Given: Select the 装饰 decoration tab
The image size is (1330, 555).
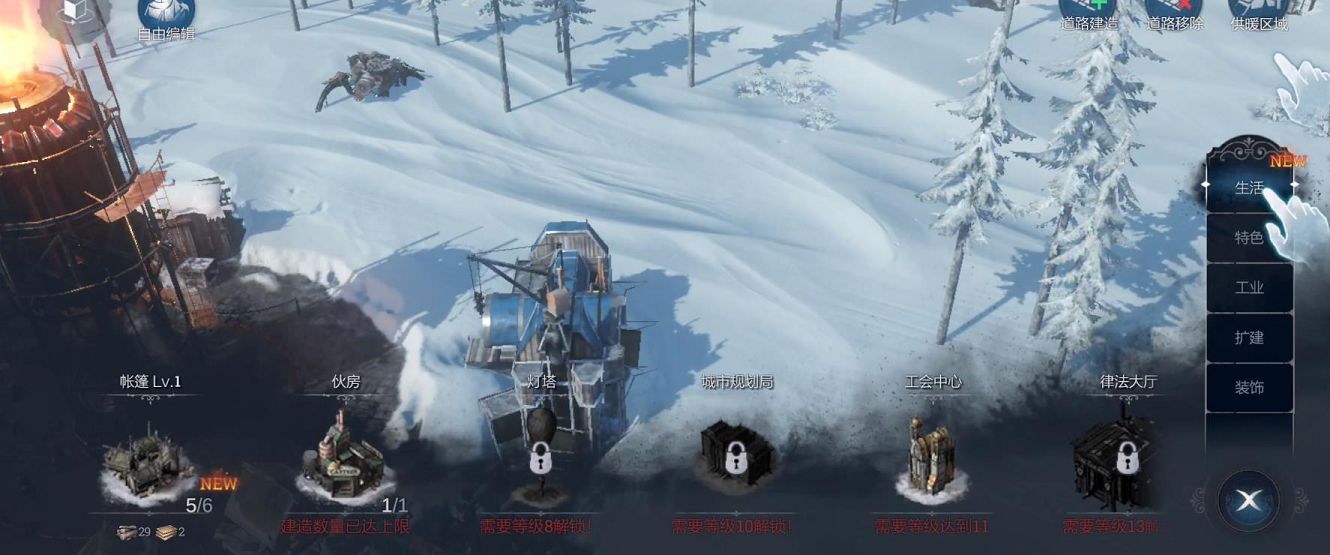Looking at the screenshot, I should coord(1249,388).
